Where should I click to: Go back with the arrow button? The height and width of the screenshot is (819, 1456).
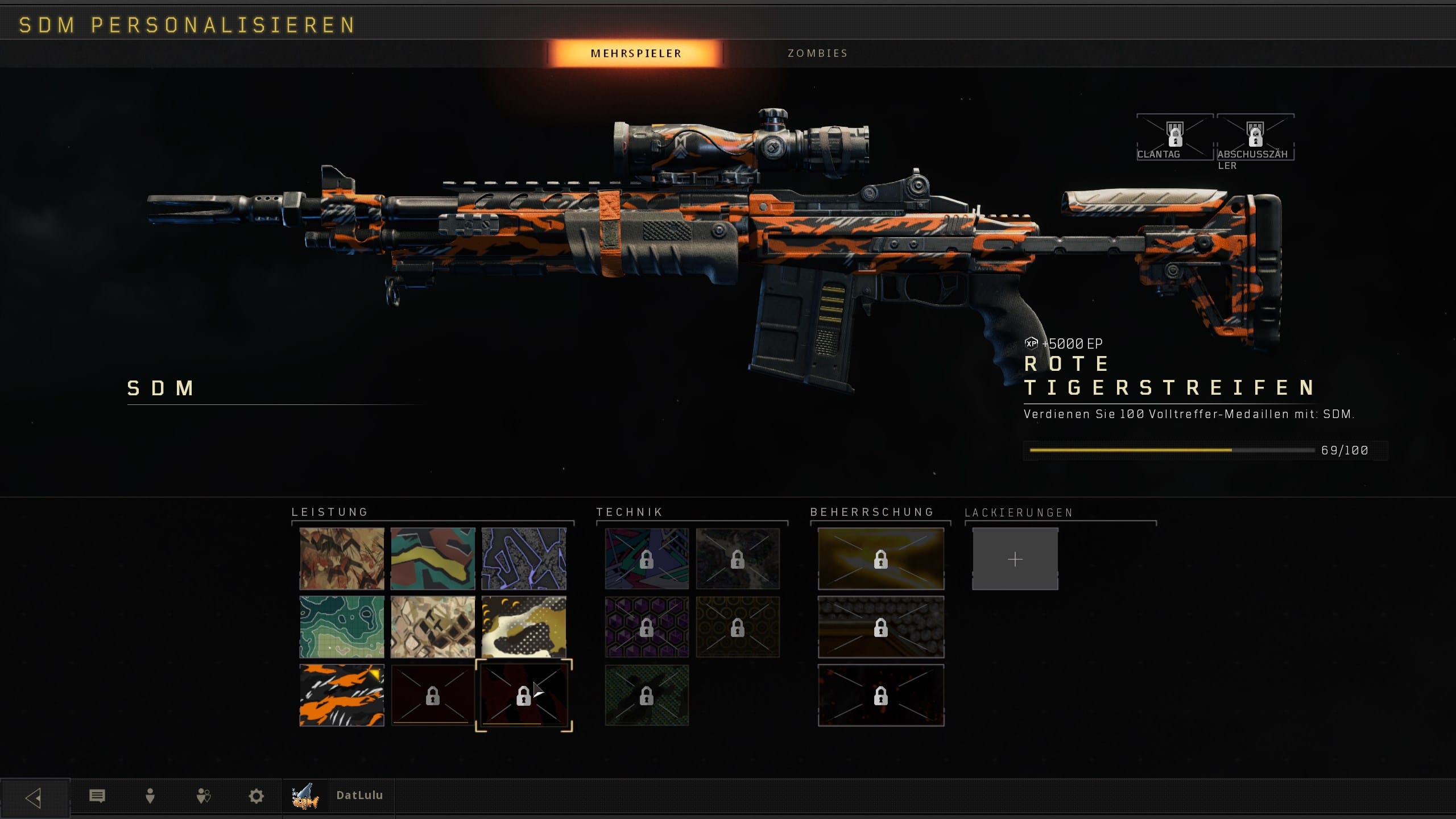34,797
